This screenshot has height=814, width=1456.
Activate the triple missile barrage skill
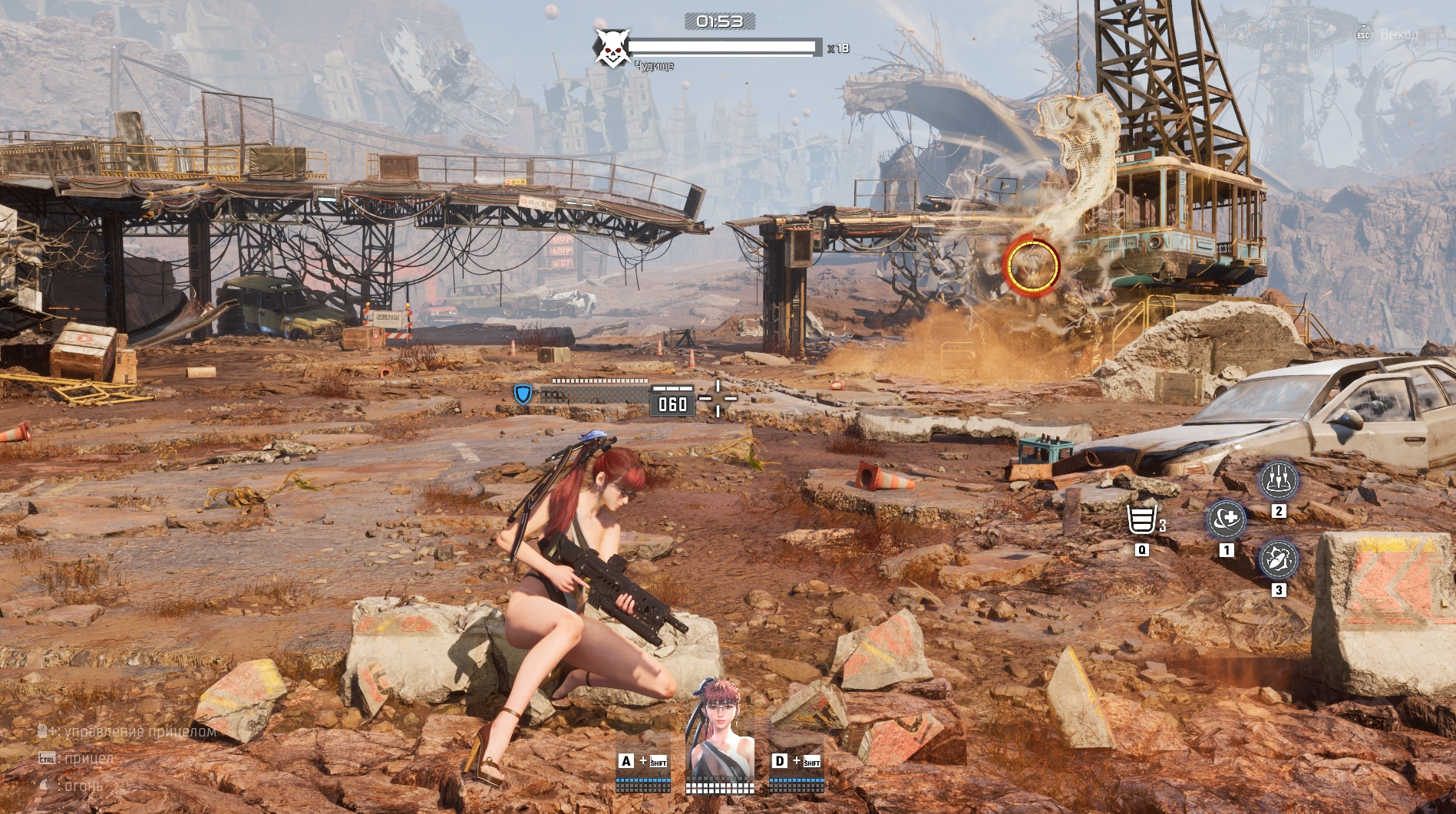coord(1279,480)
